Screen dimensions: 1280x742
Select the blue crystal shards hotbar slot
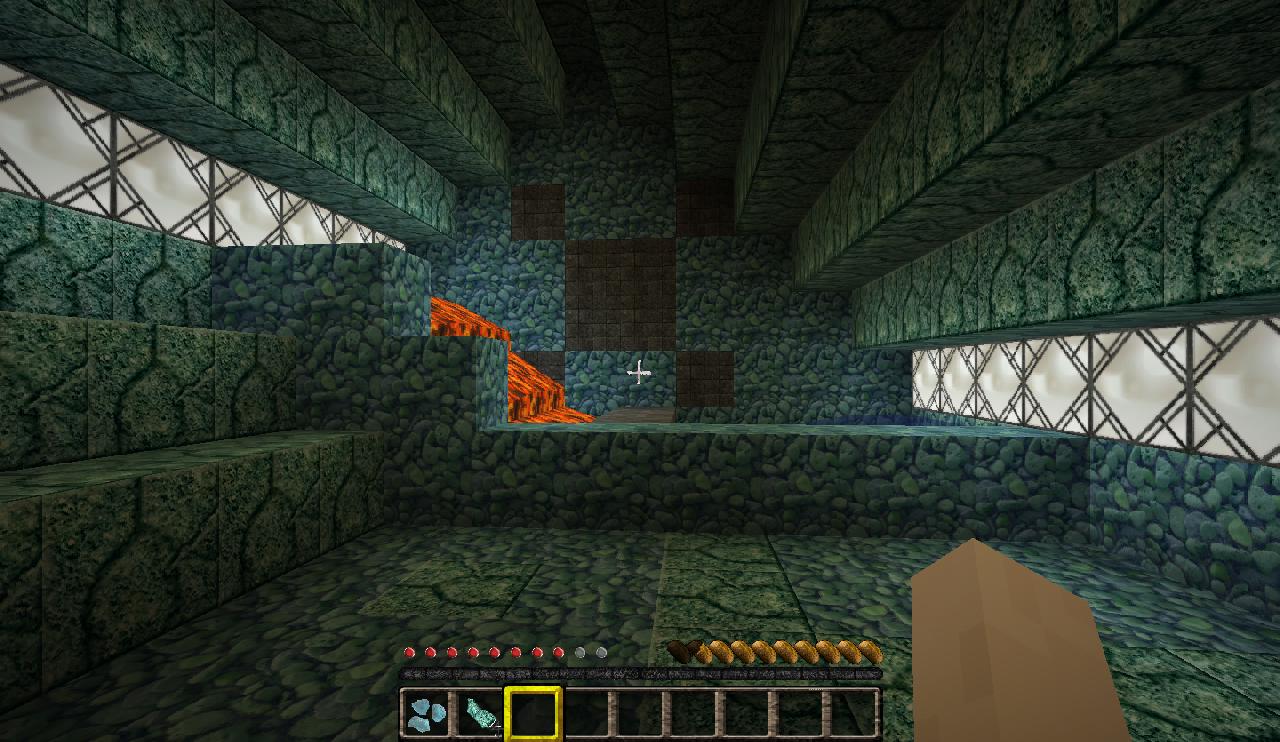[428, 714]
